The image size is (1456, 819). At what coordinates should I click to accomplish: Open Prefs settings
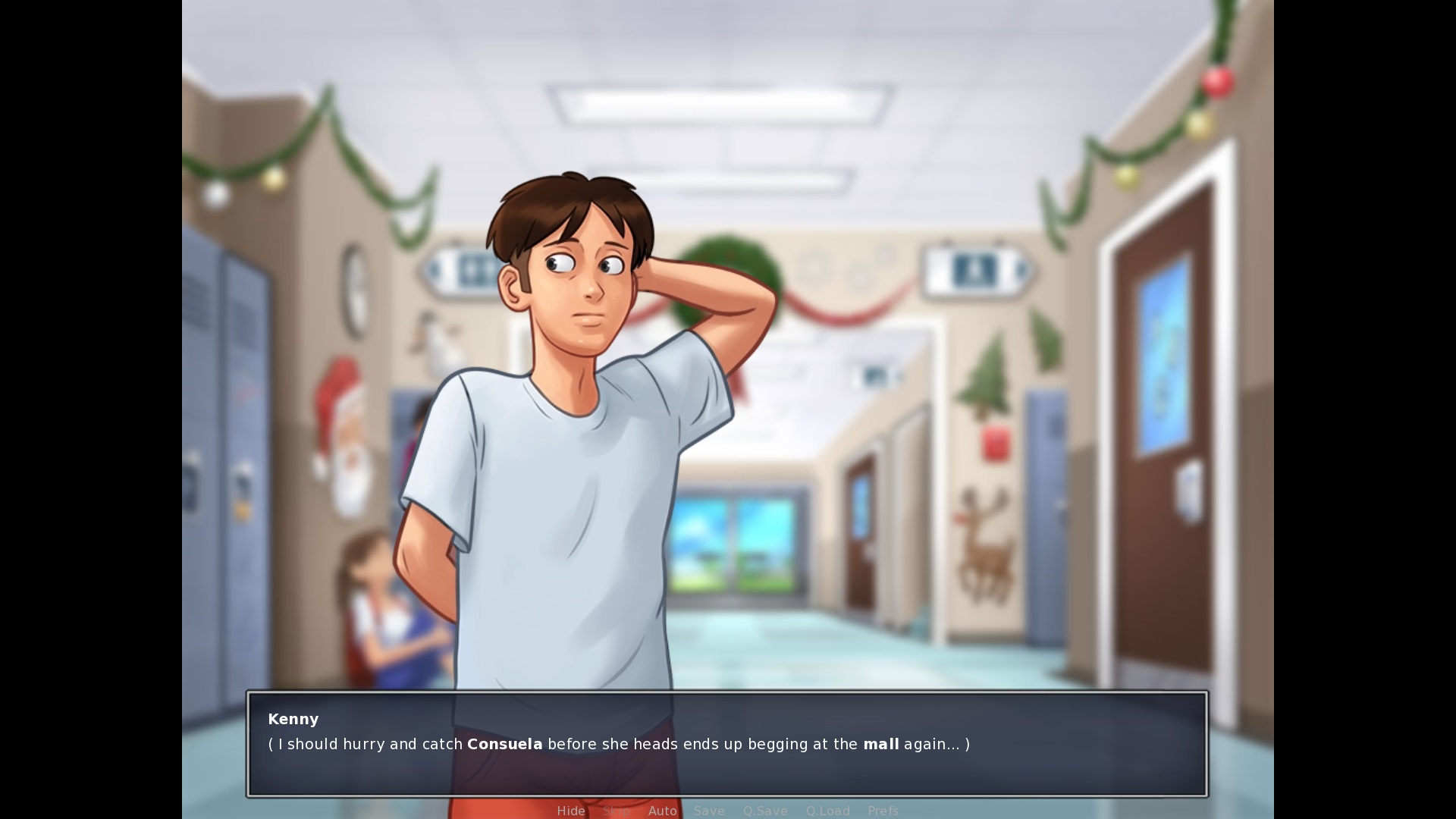(883, 811)
